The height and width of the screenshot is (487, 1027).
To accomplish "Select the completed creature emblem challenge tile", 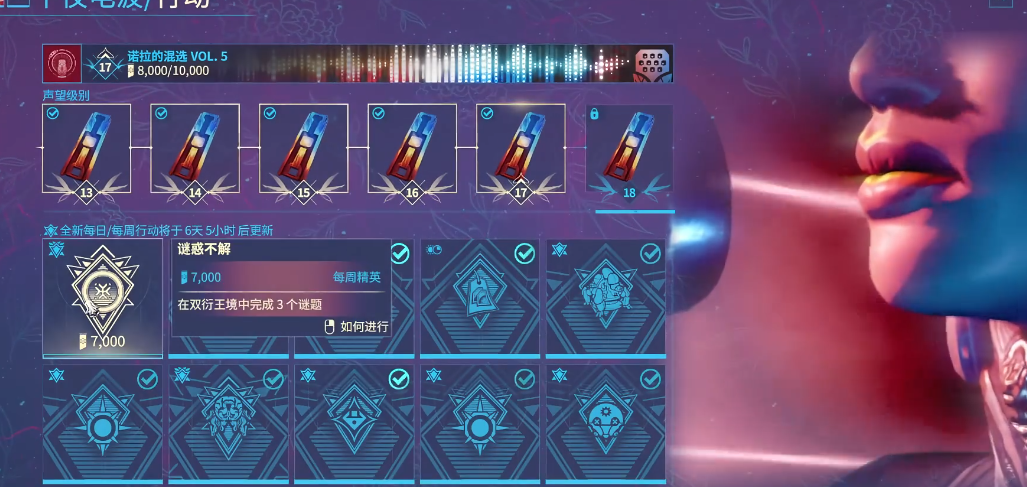I will [605, 298].
